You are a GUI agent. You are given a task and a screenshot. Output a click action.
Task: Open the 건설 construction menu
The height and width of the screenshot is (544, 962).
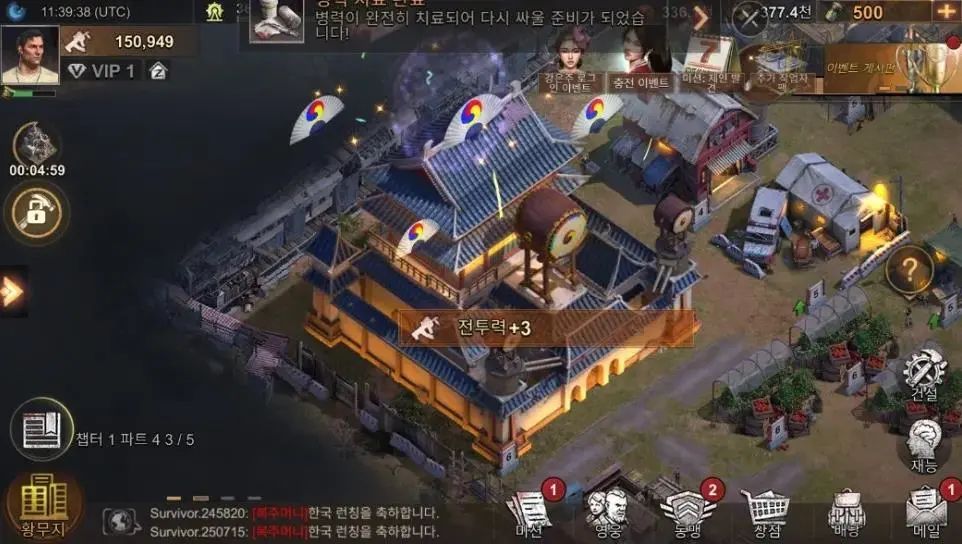(x=923, y=375)
